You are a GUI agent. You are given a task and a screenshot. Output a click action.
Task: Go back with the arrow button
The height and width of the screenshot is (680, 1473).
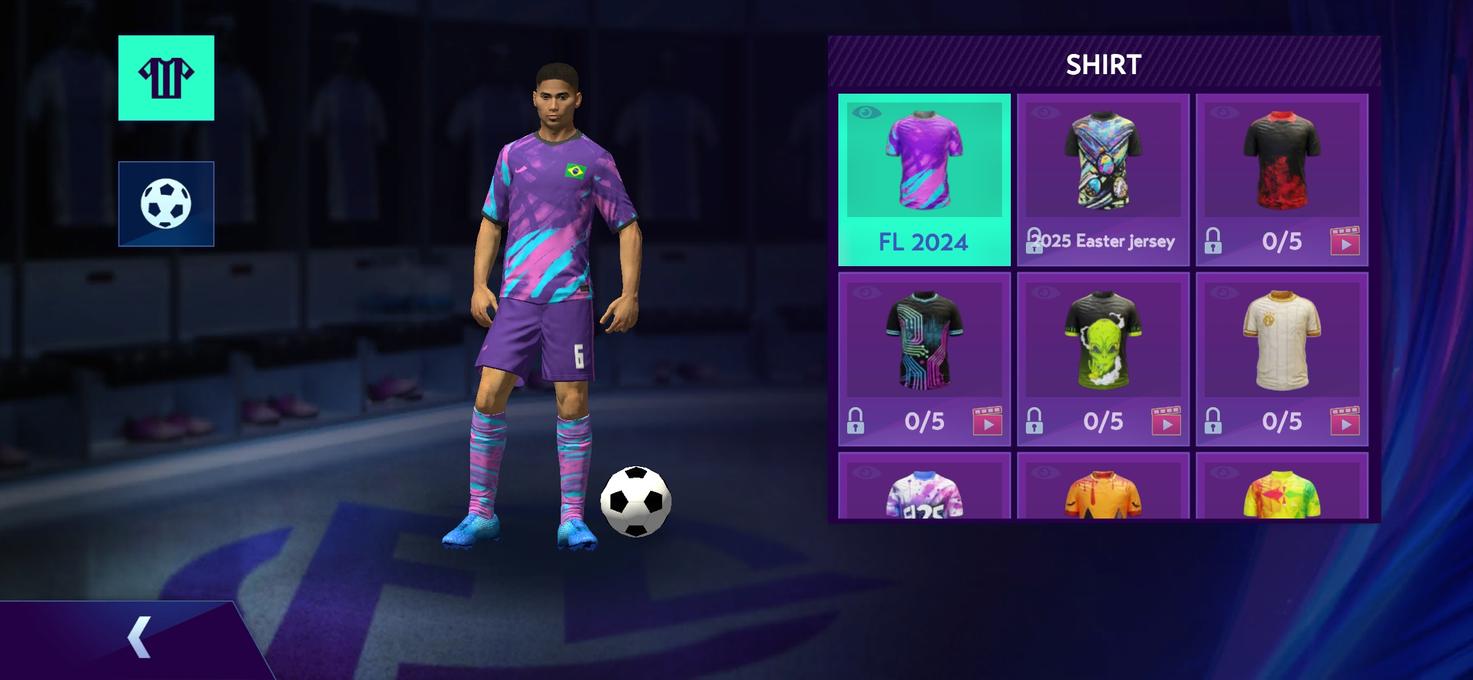click(x=138, y=637)
